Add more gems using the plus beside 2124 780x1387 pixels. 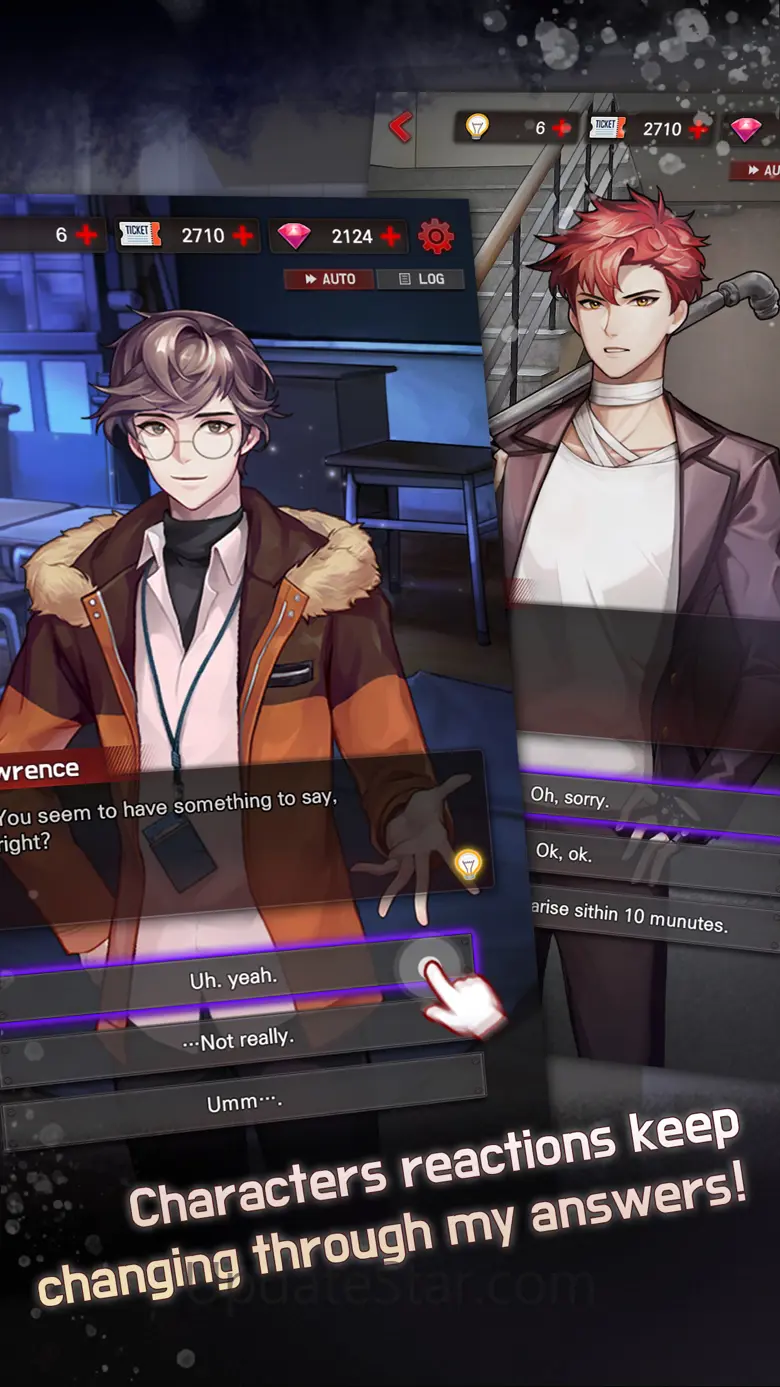pyautogui.click(x=391, y=236)
